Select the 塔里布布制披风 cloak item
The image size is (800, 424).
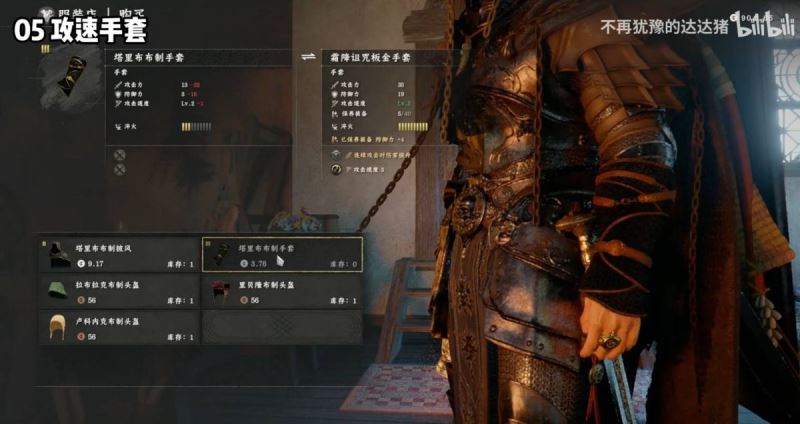pyautogui.click(x=118, y=255)
